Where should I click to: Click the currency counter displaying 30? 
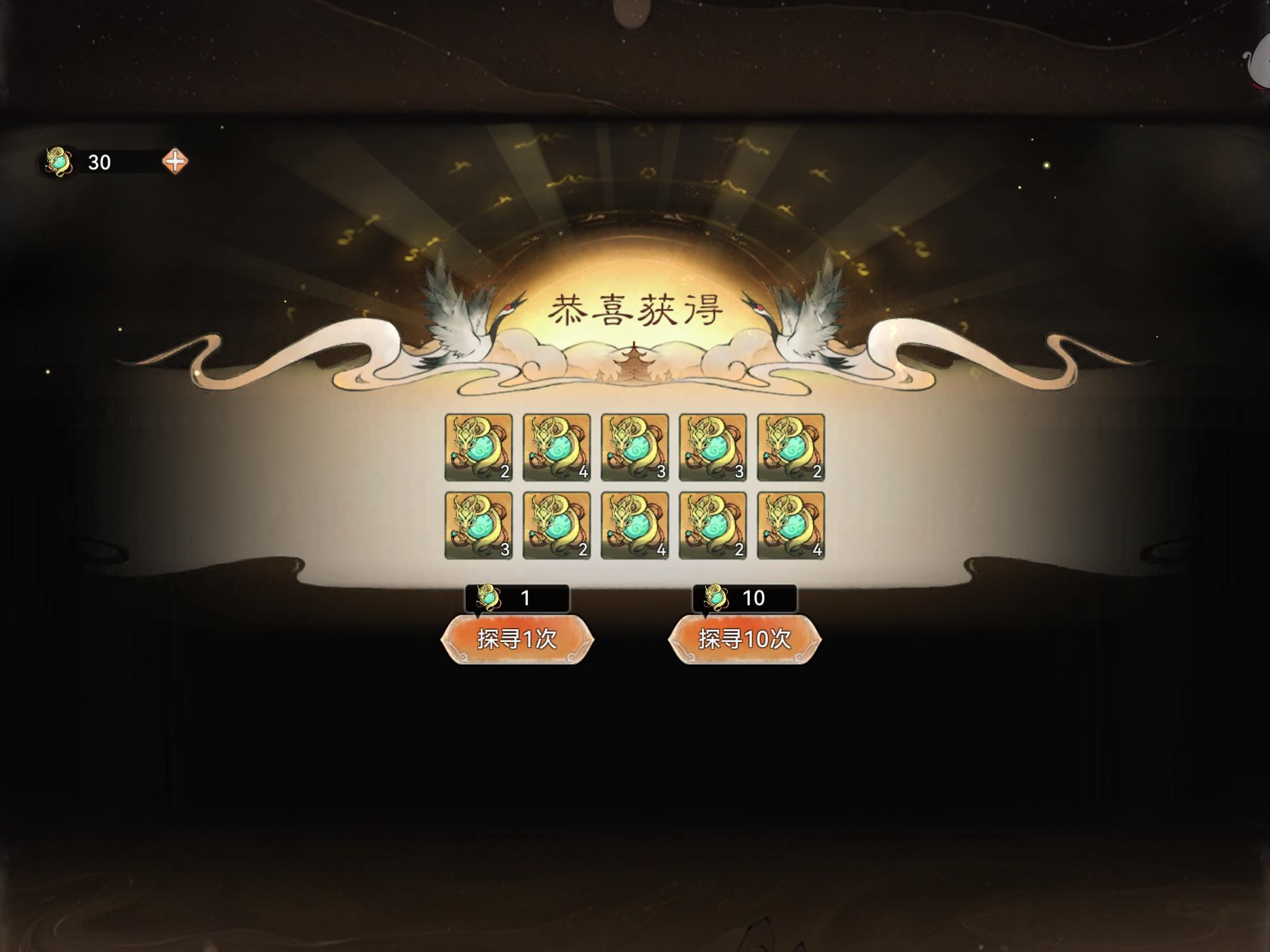[99, 162]
